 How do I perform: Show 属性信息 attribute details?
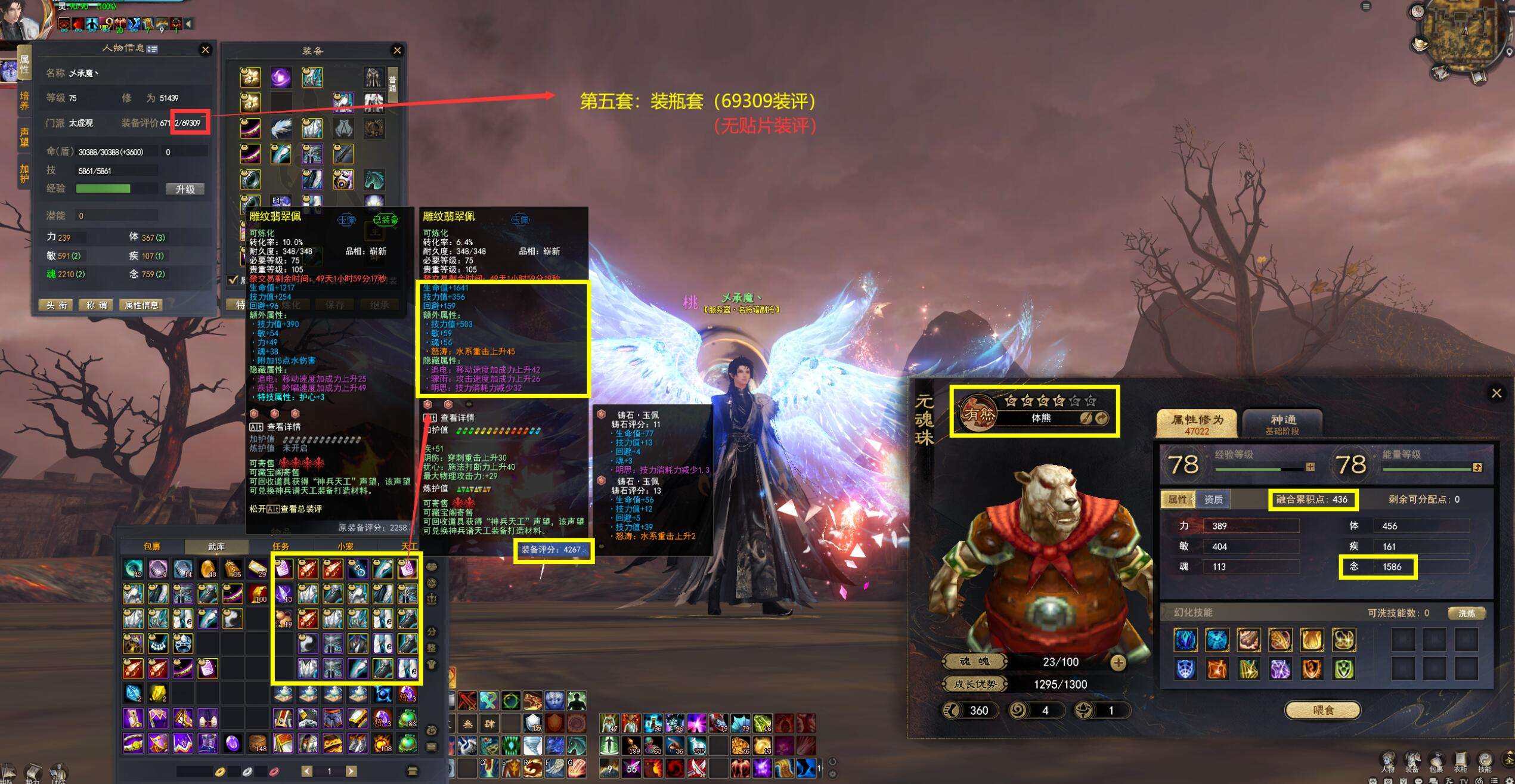click(x=141, y=305)
